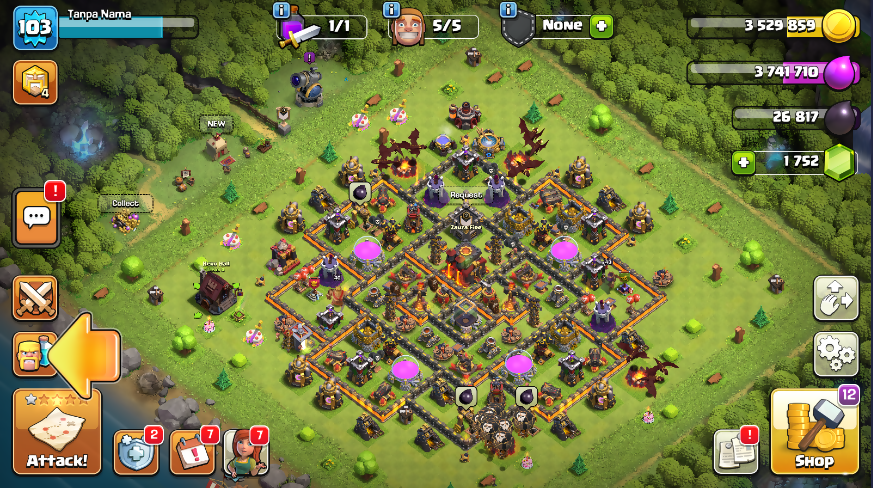Image resolution: width=873 pixels, height=488 pixels.
Task: Open the news scroll with alert
Action: click(735, 452)
